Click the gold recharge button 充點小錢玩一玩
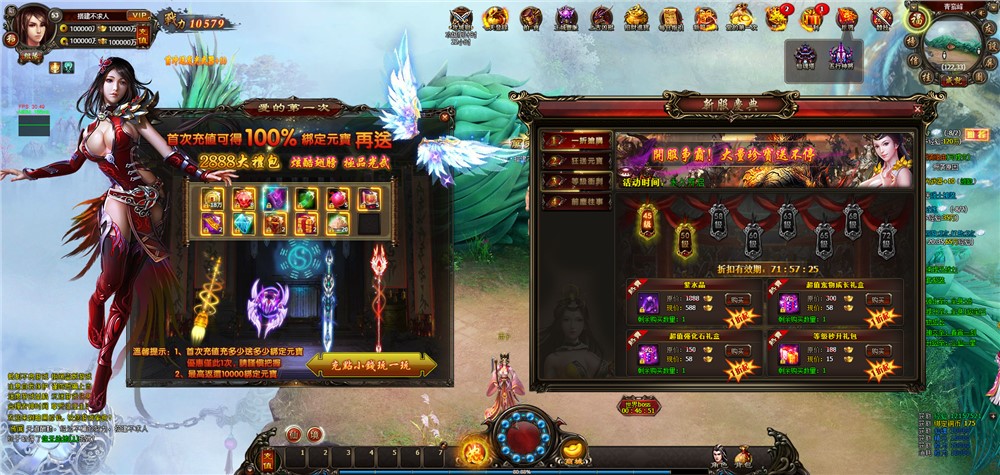 (x=369, y=365)
